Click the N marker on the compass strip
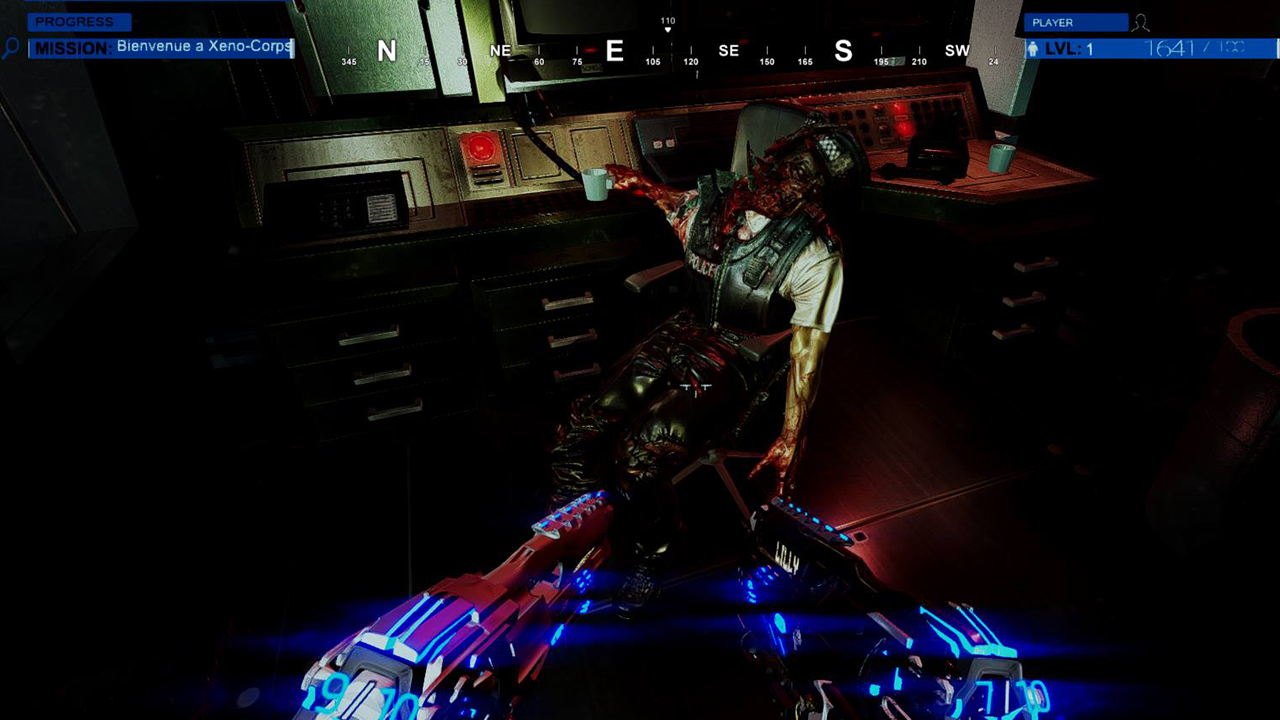This screenshot has width=1280, height=720. (x=389, y=51)
